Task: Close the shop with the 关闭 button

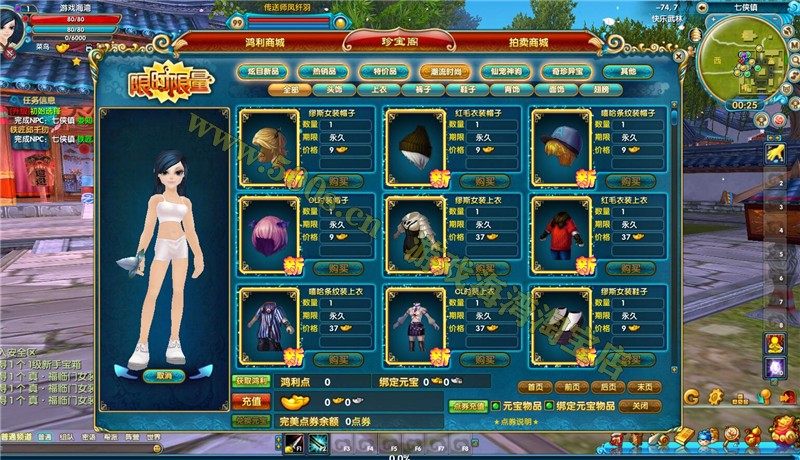Action: [640, 407]
